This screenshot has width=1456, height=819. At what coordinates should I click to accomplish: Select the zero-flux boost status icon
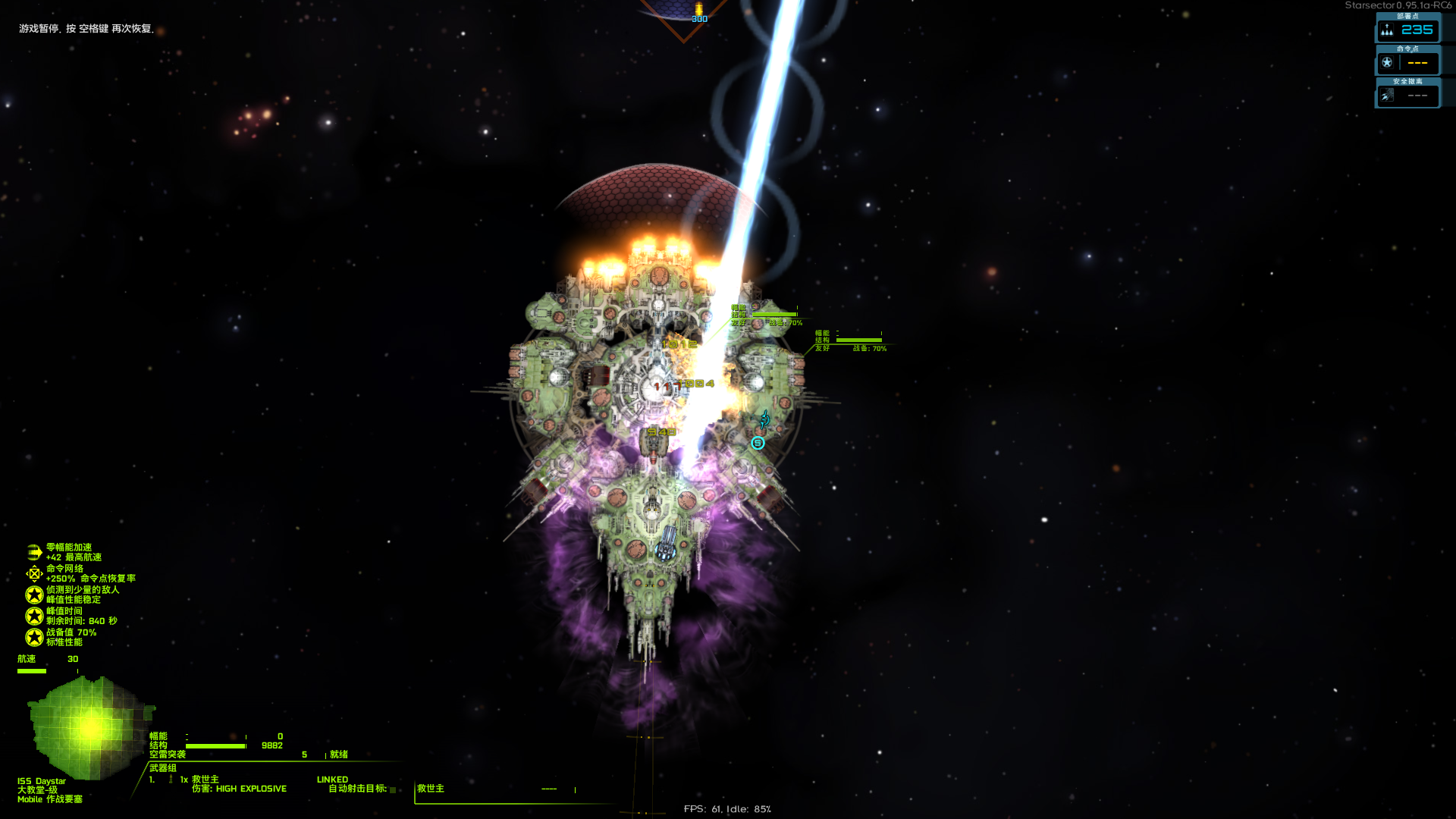point(34,552)
